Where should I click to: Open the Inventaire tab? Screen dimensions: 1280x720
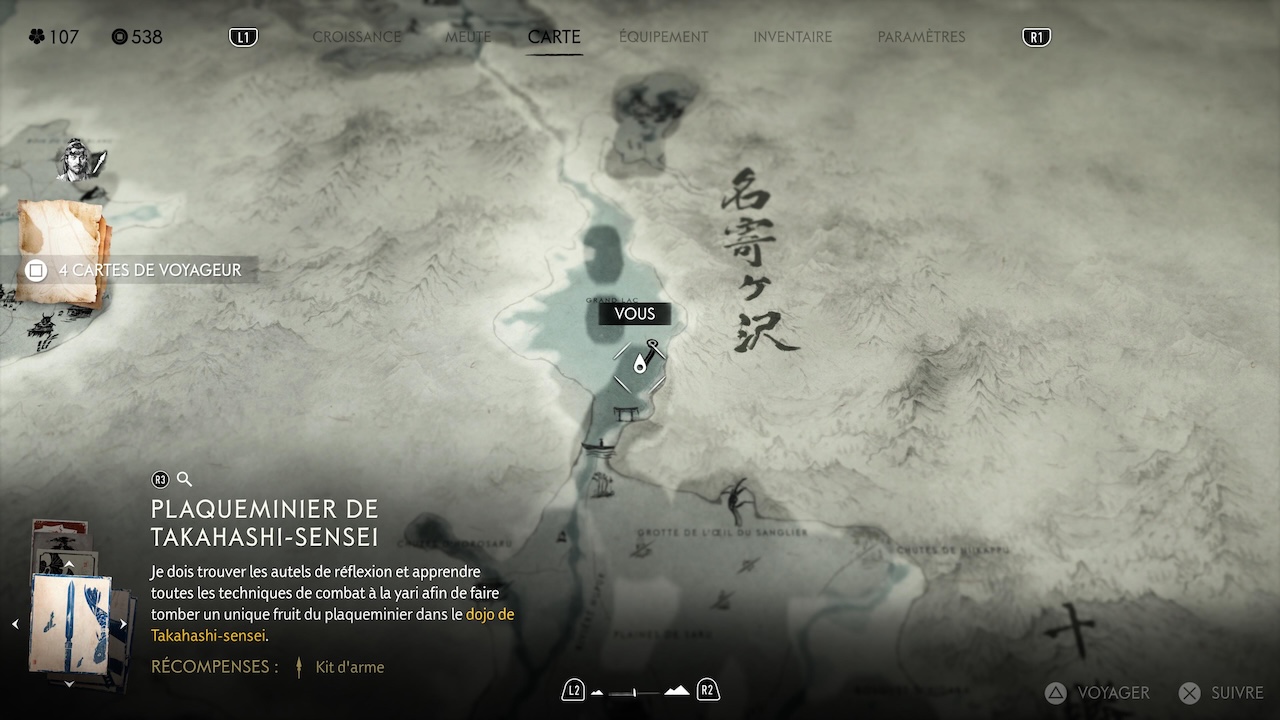792,37
